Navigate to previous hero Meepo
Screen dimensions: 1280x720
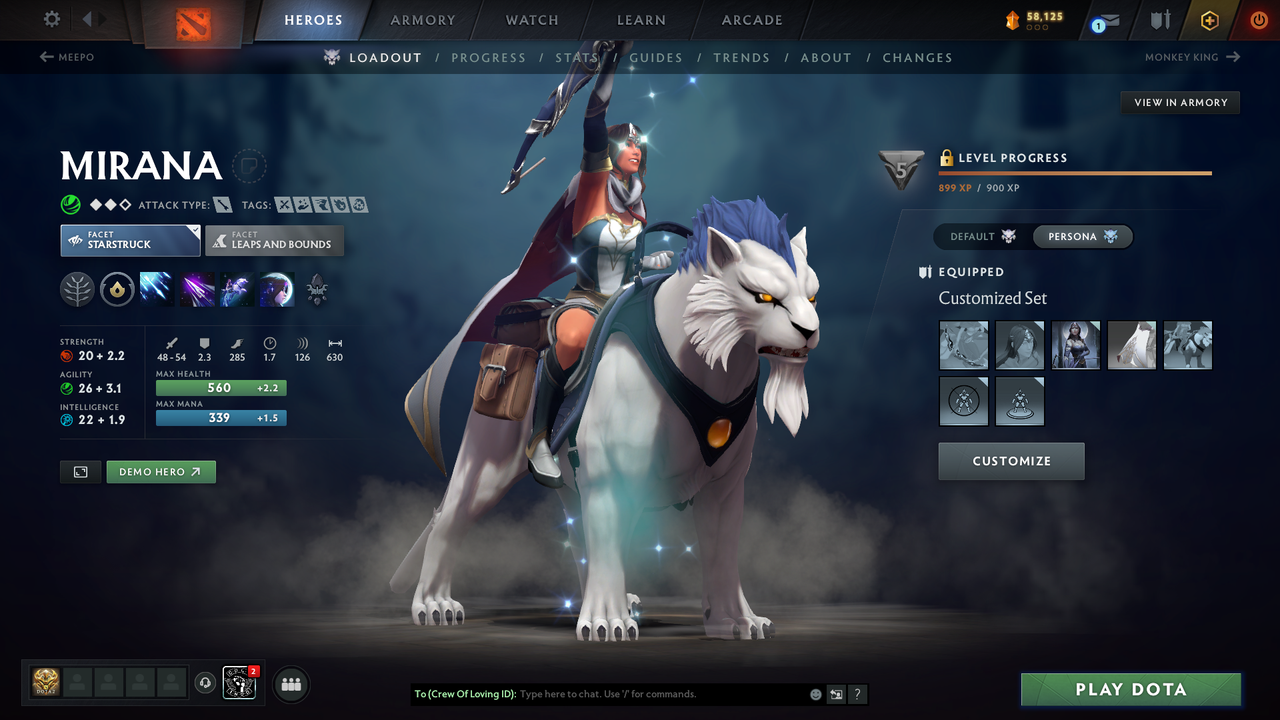pos(66,57)
